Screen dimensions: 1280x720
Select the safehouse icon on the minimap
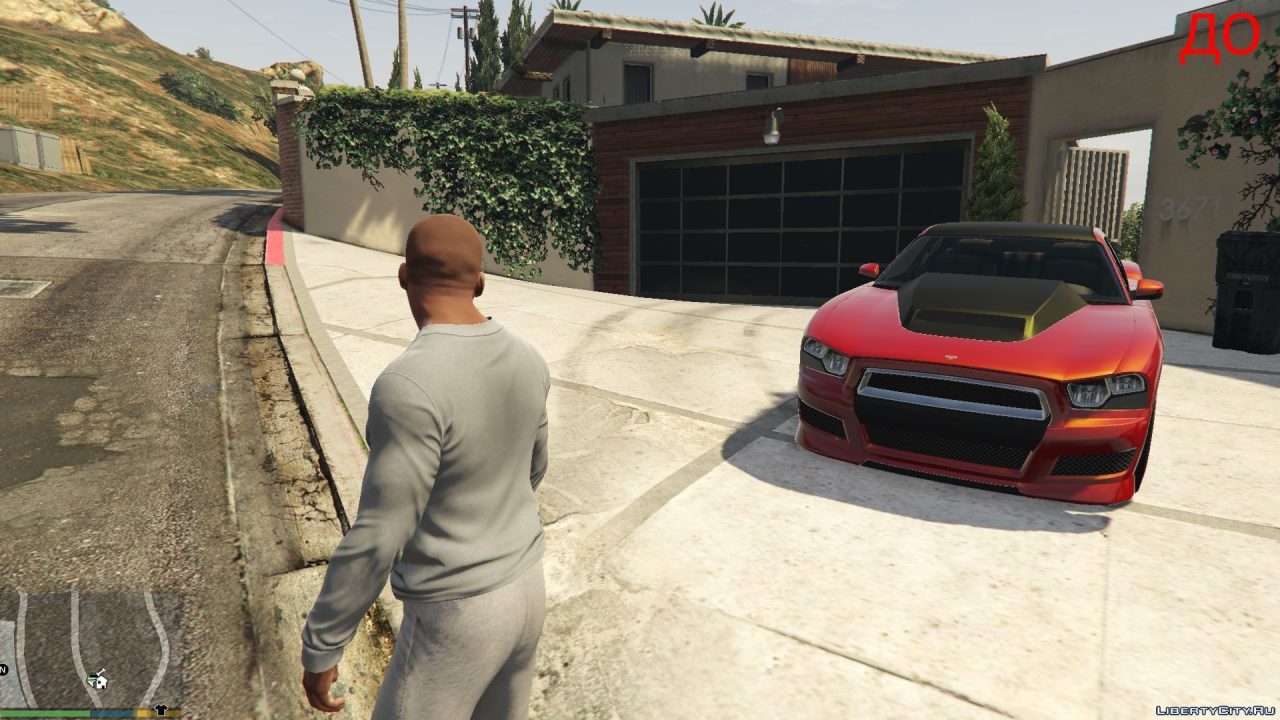pyautogui.click(x=102, y=683)
